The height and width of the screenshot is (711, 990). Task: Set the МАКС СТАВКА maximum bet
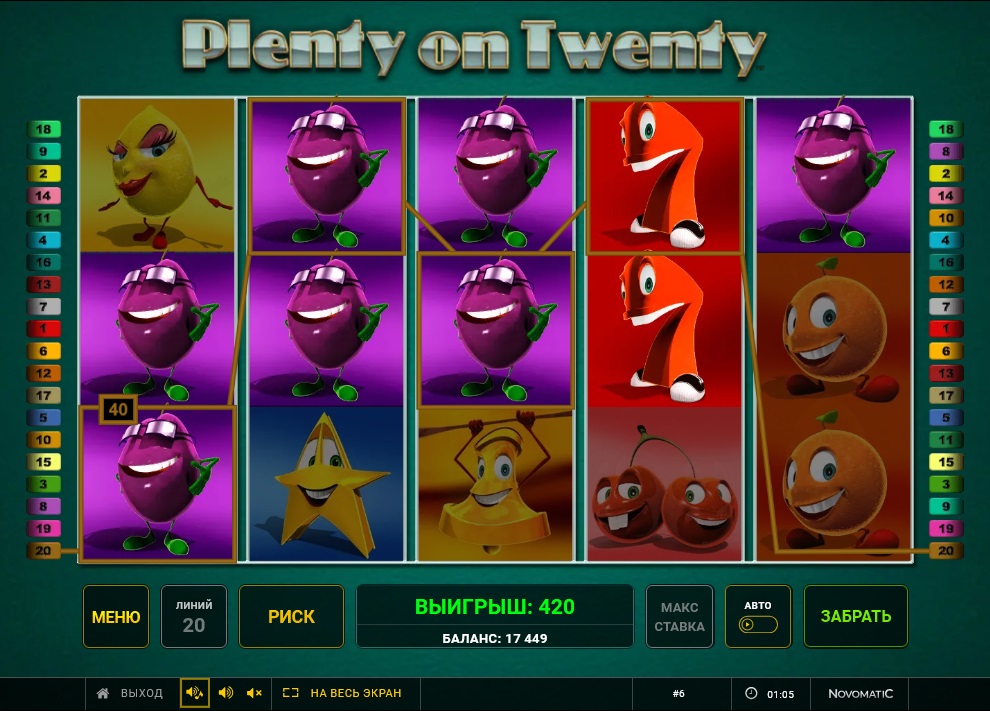coord(680,617)
